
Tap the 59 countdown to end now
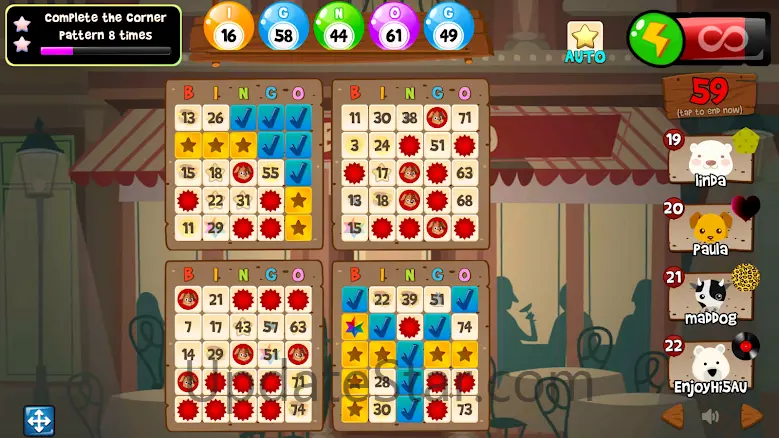[709, 95]
